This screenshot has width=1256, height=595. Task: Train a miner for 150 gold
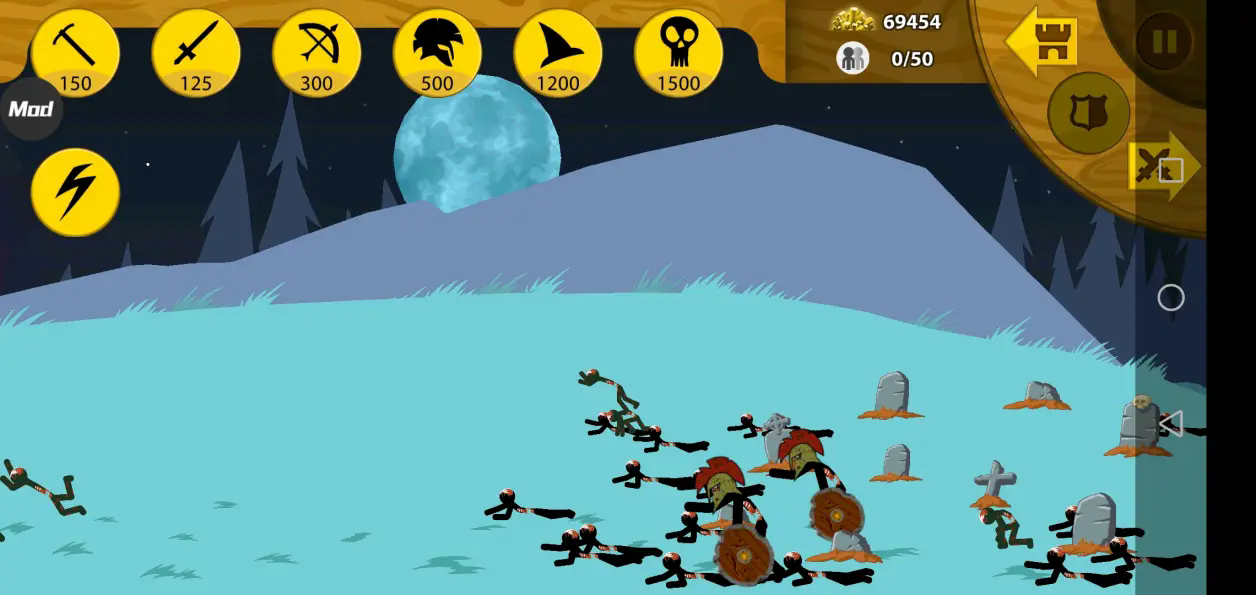[75, 52]
